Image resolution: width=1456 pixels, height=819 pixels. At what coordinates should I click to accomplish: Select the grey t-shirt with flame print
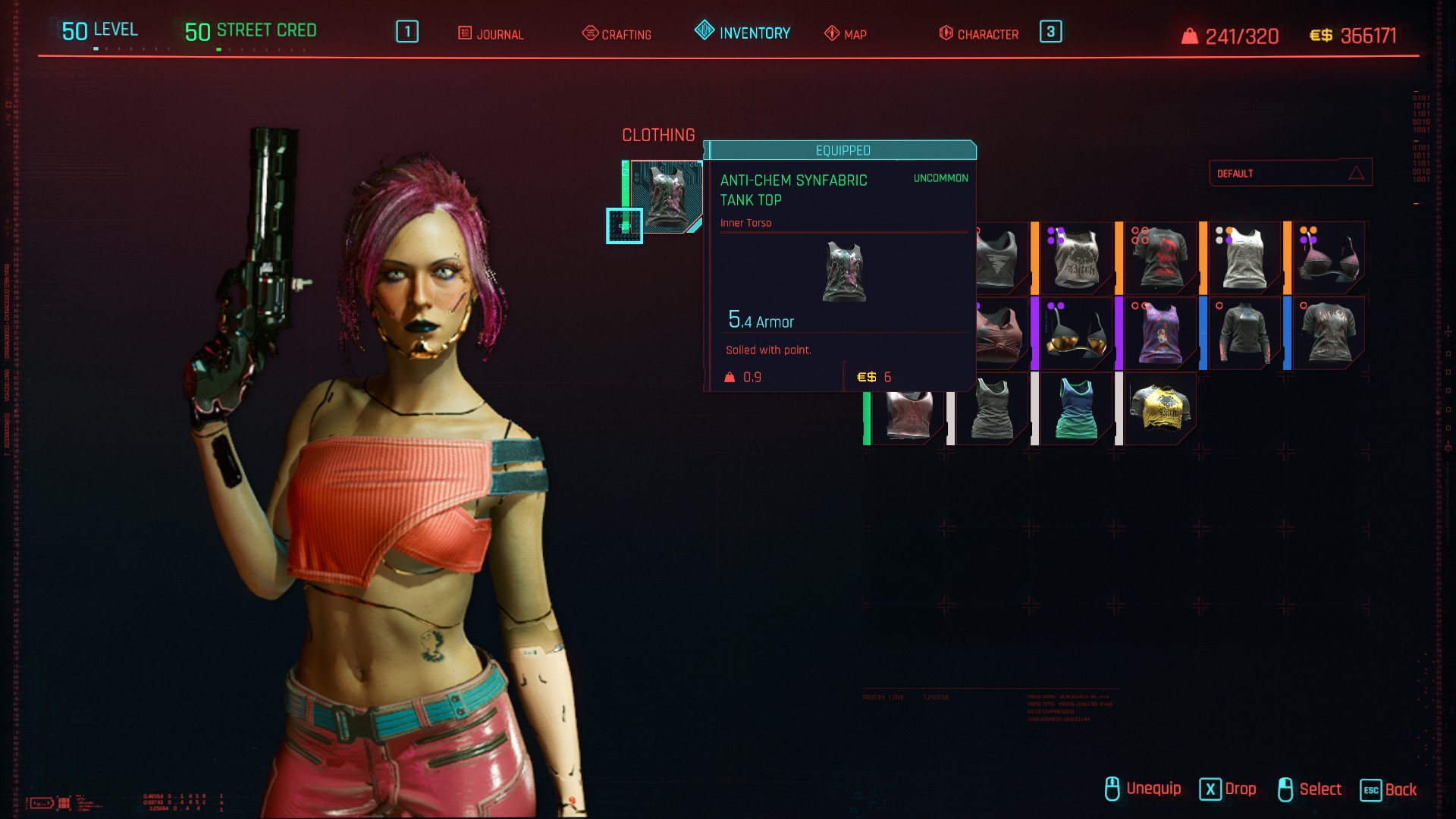[x=1328, y=334]
